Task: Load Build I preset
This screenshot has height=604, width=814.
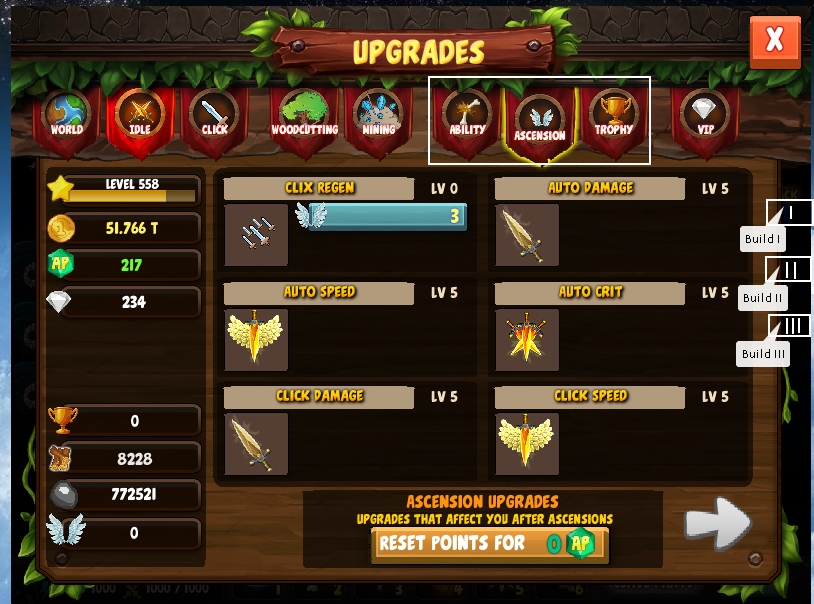Action: (x=789, y=212)
